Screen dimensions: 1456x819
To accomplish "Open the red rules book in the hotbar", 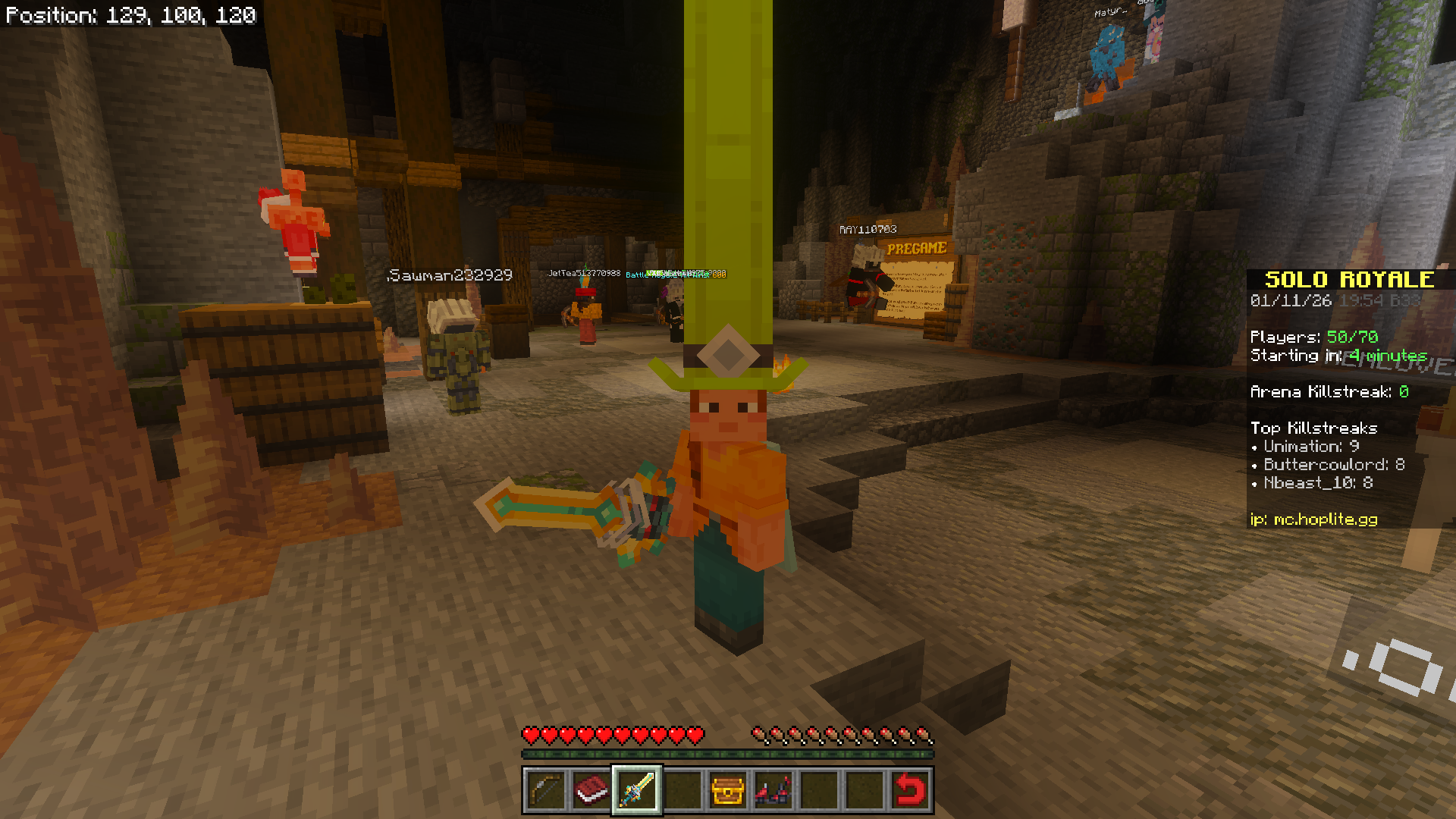I will 593,790.
